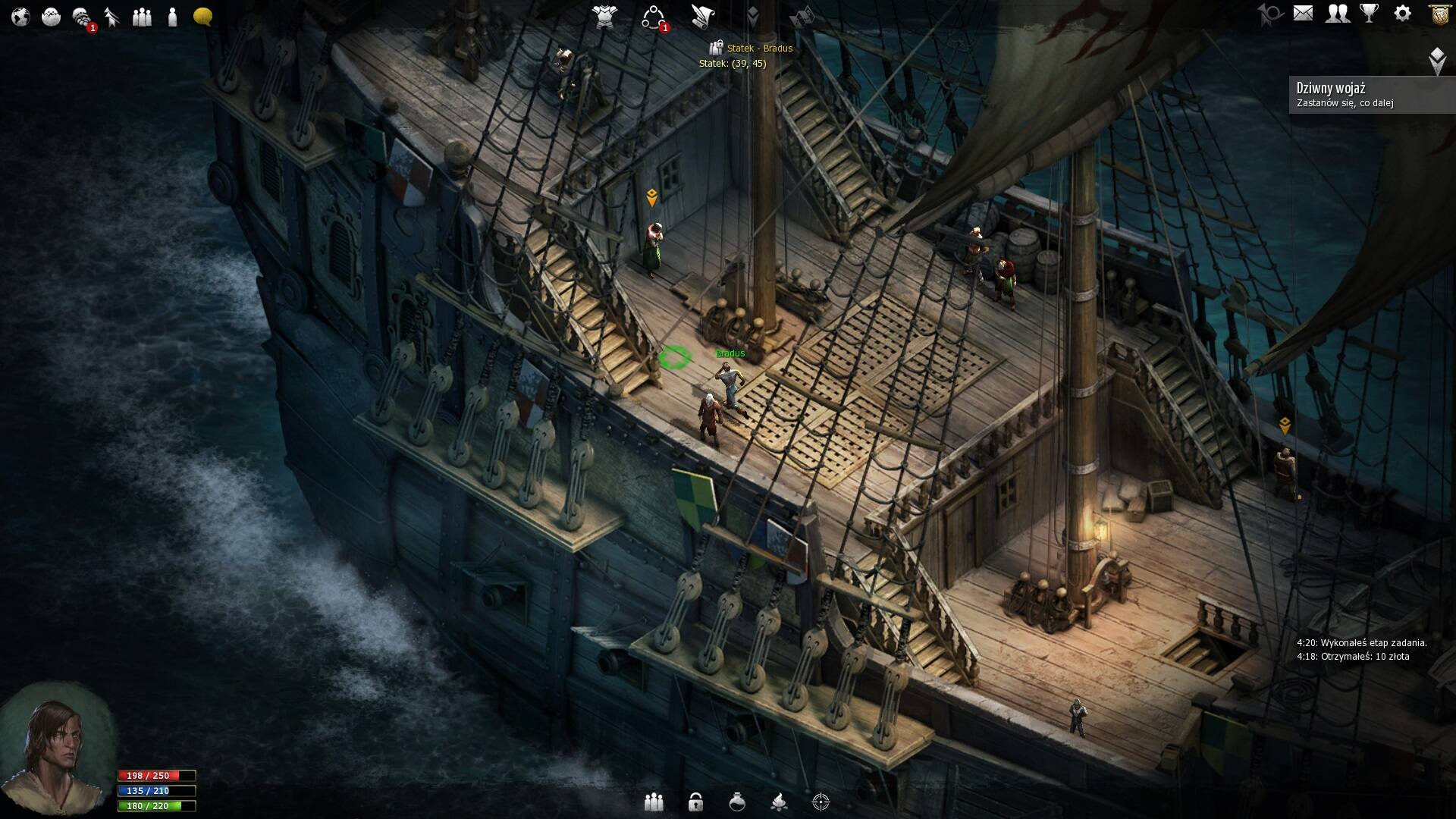Open the quest journal scroll and quill
1456x819 pixels.
tap(703, 16)
